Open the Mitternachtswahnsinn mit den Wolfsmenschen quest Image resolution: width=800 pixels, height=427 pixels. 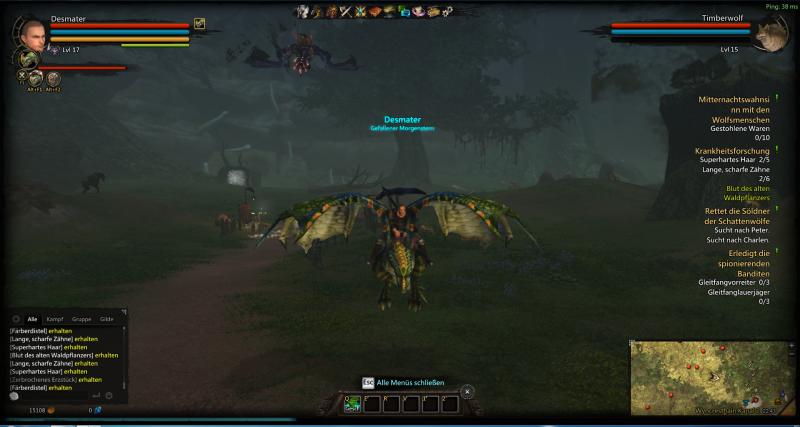tap(734, 110)
